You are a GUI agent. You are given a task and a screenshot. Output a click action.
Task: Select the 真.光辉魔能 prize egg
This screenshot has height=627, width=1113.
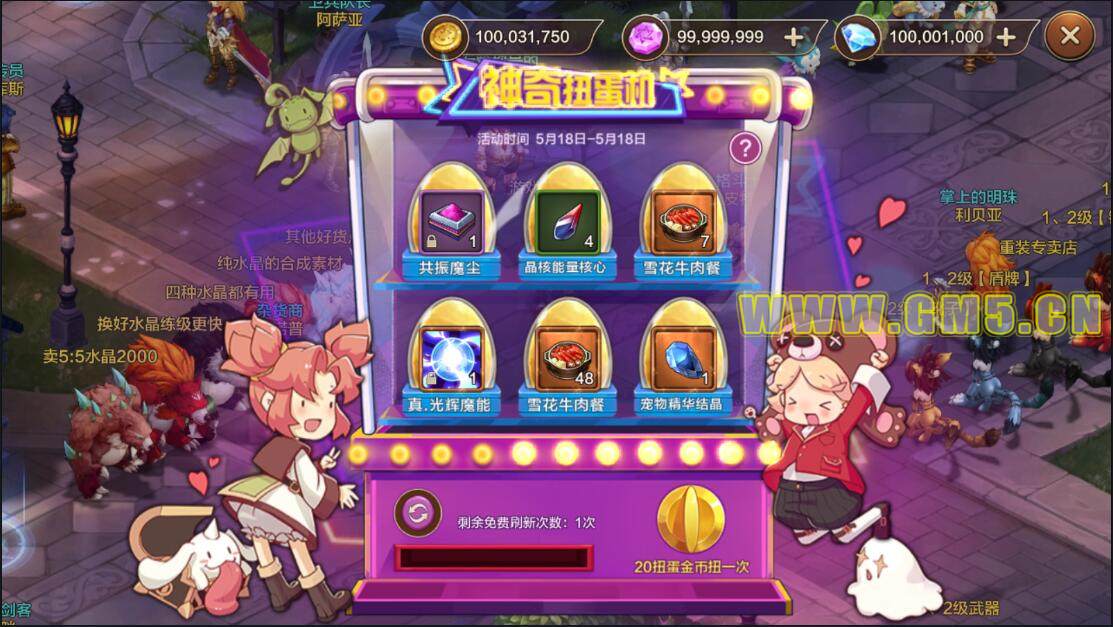pyautogui.click(x=449, y=359)
